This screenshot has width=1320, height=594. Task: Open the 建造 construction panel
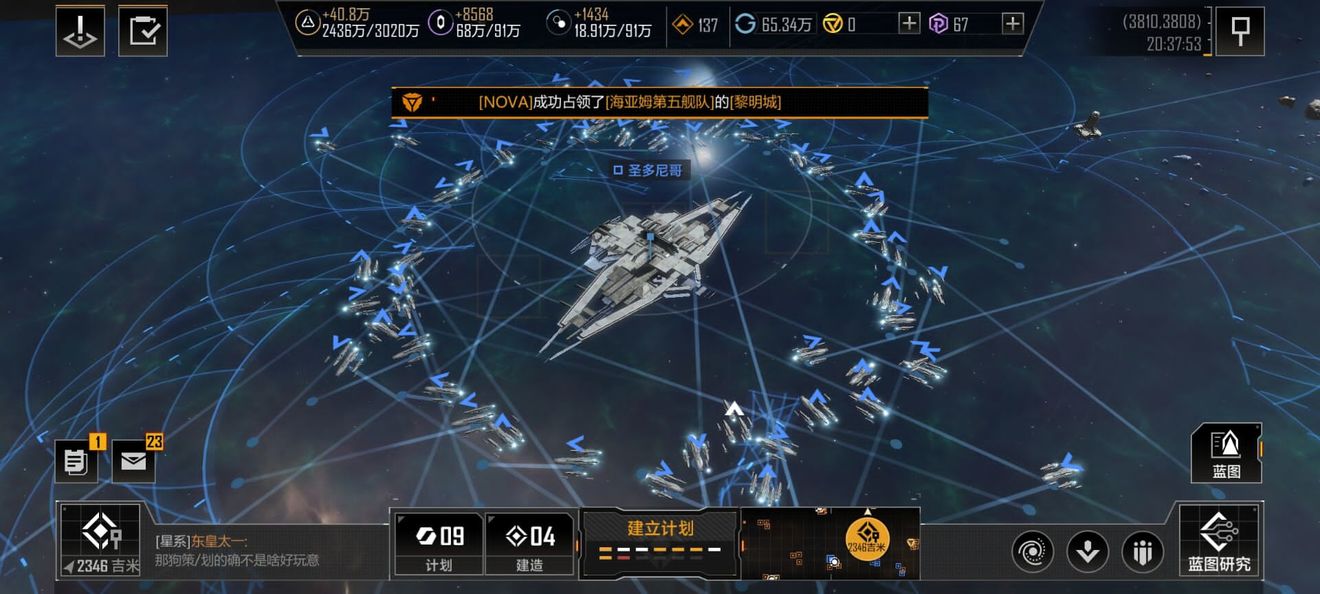[529, 544]
